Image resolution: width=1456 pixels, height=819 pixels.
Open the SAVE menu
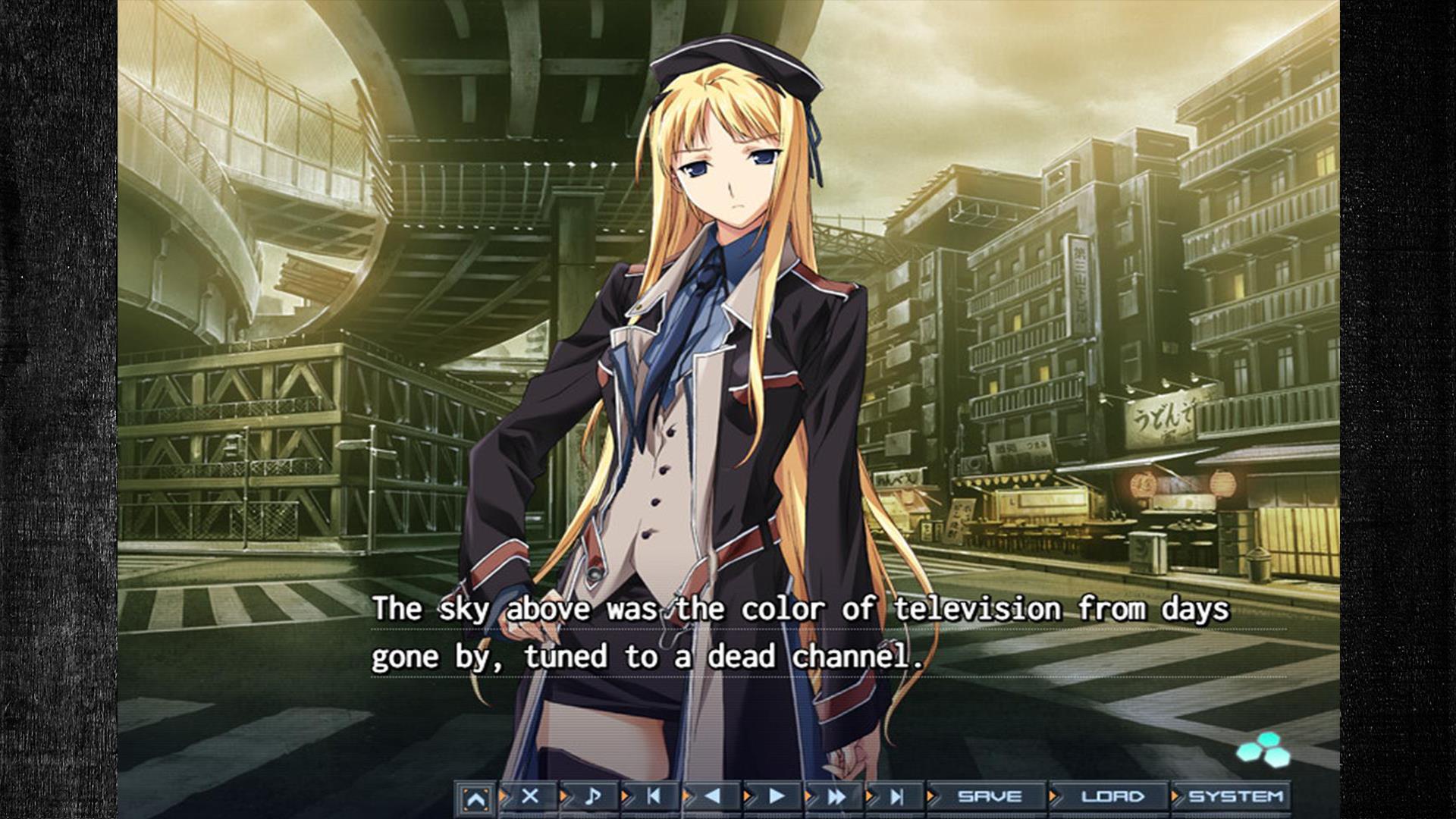pyautogui.click(x=989, y=797)
